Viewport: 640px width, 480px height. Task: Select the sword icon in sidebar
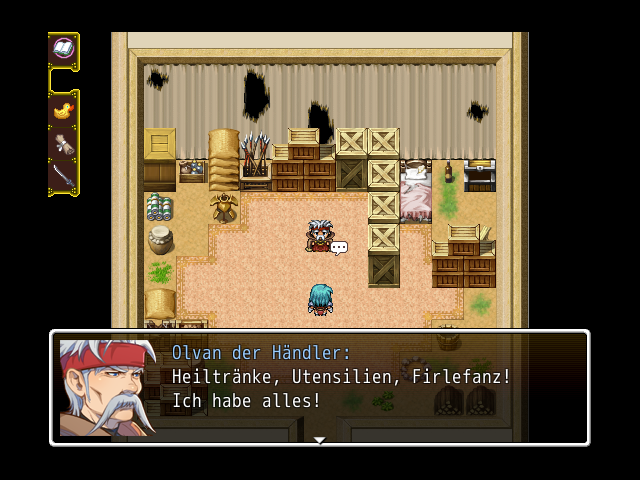[63, 176]
